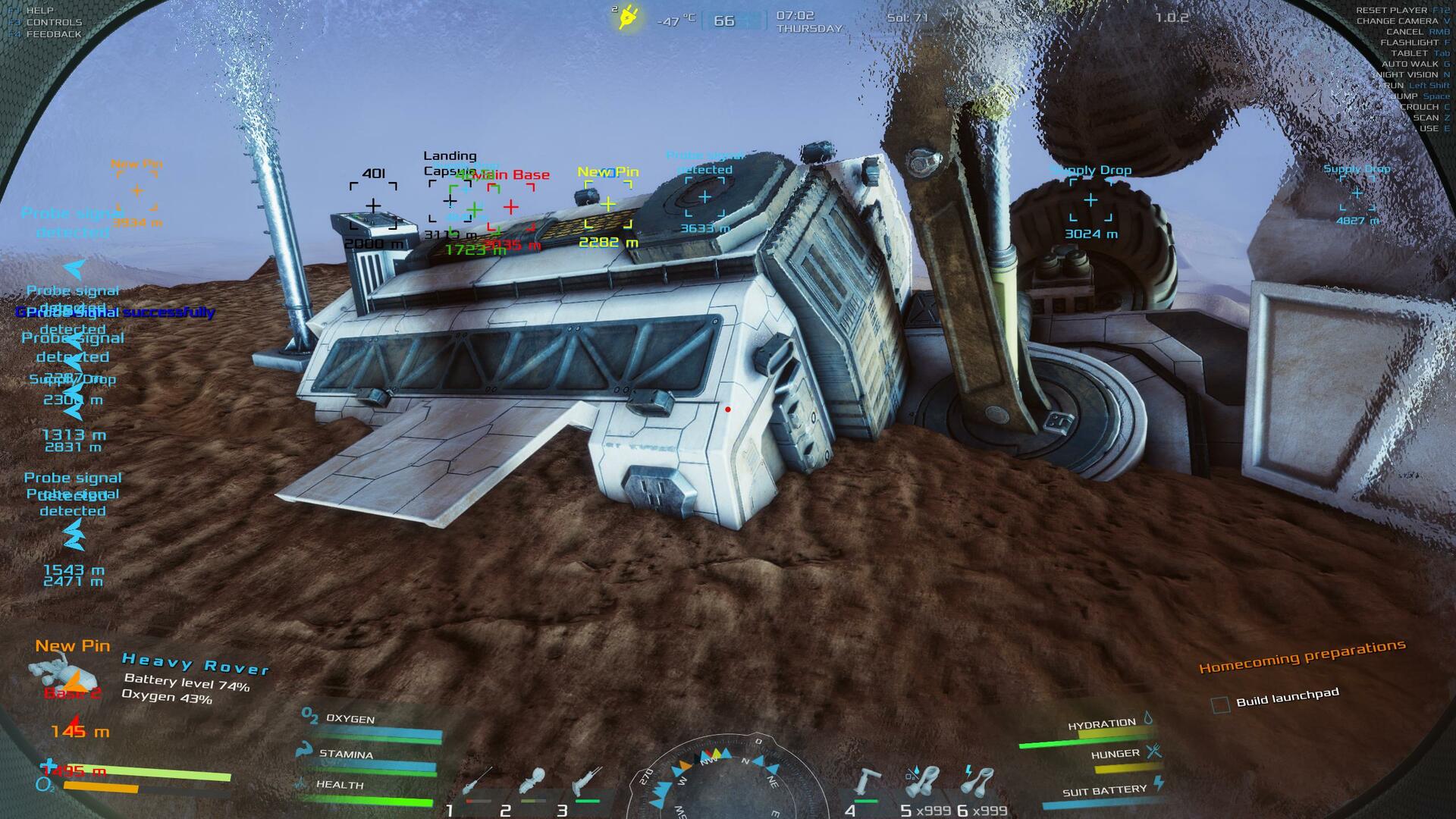Click the Supply Drop marker at 4827 m
Screen dimensions: 1456x819
point(1357,193)
